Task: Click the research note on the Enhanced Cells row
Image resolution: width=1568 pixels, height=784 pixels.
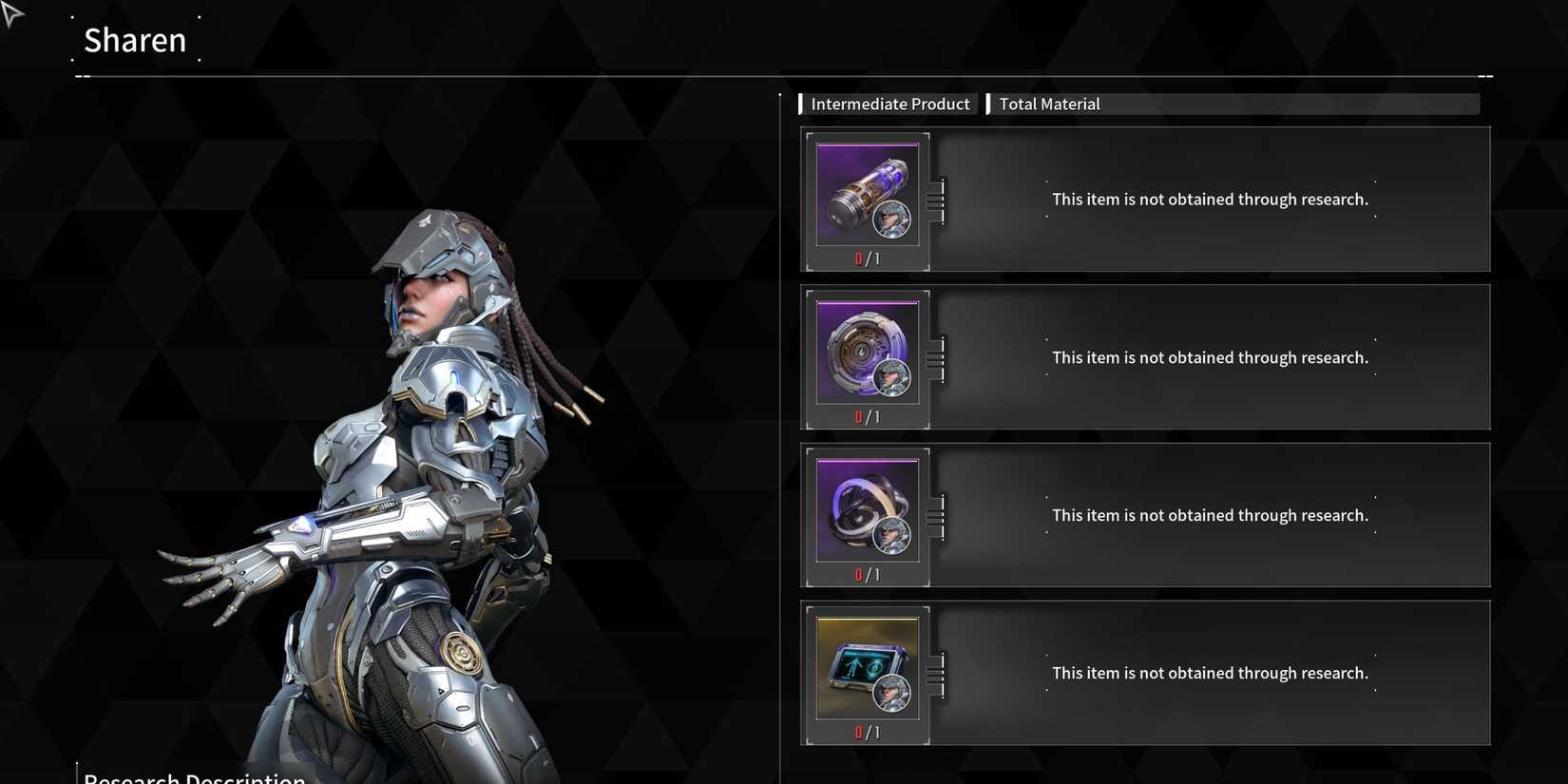Action: 1210,199
